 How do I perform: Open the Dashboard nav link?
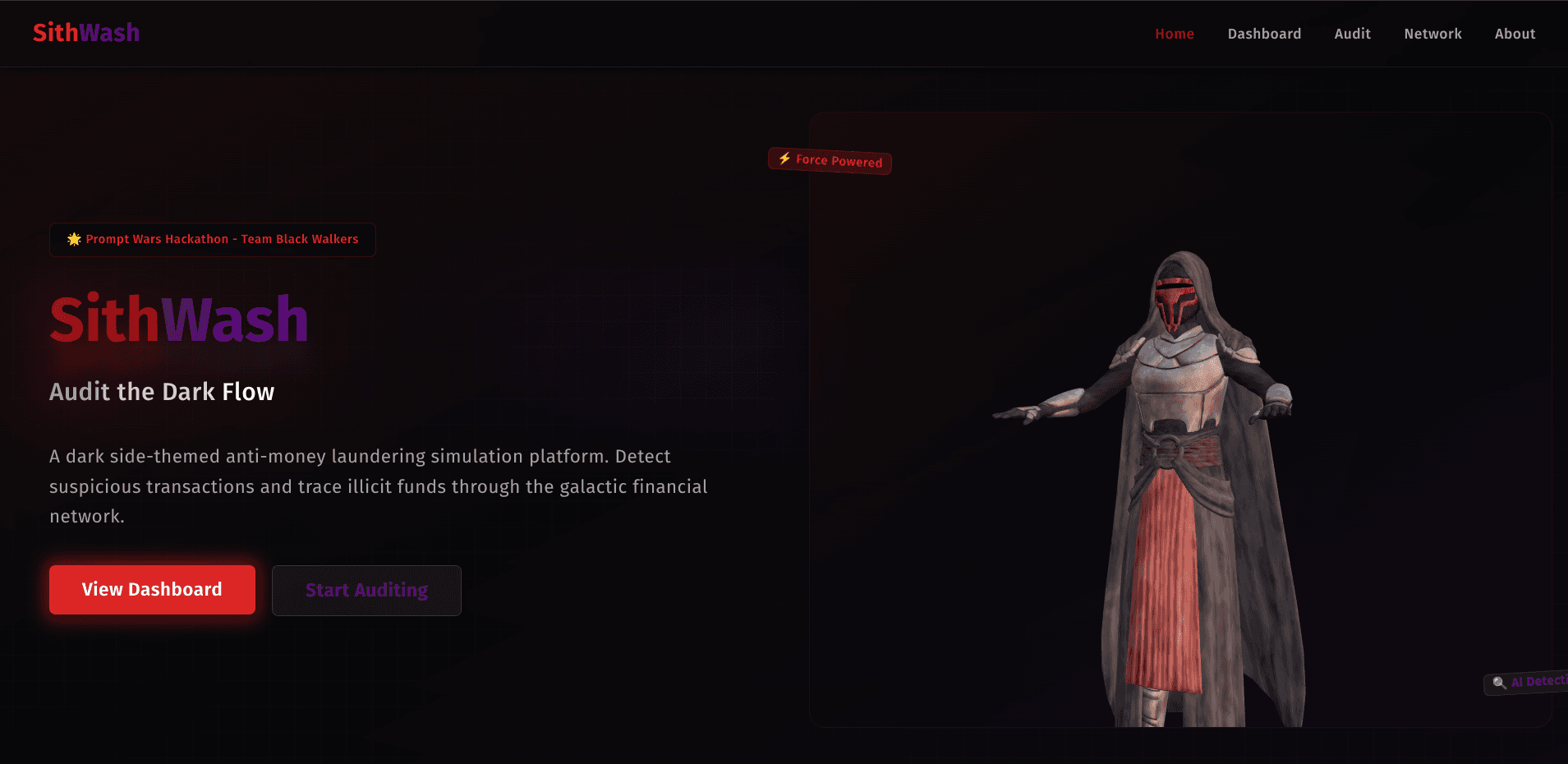pyautogui.click(x=1264, y=34)
